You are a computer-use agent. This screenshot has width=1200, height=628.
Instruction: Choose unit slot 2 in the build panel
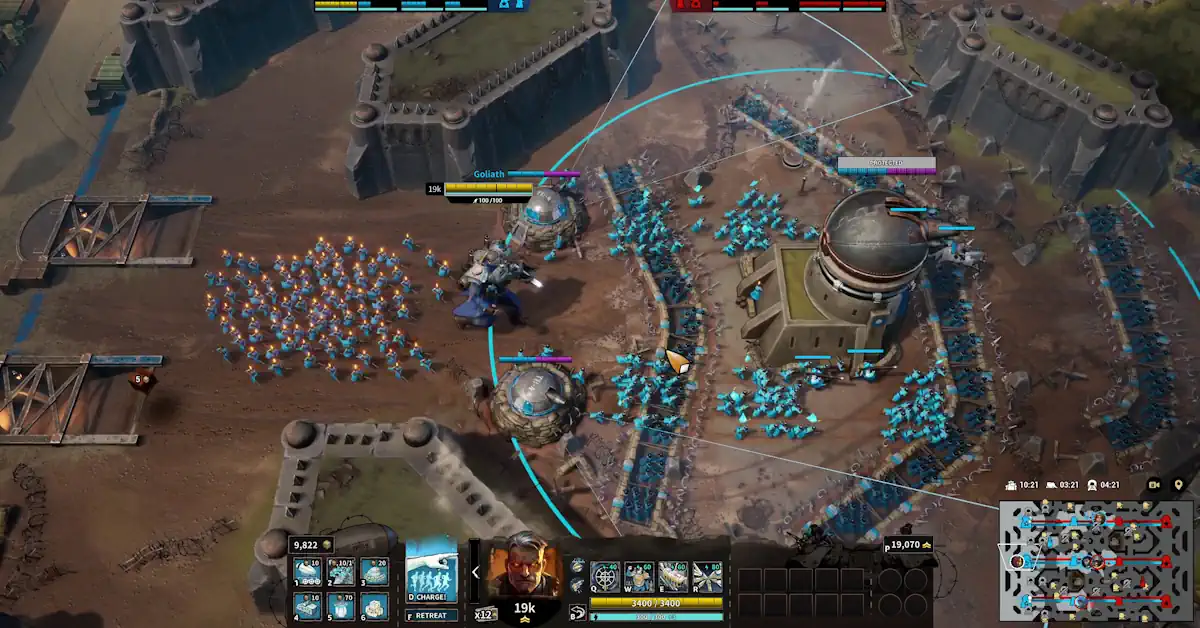point(341,573)
